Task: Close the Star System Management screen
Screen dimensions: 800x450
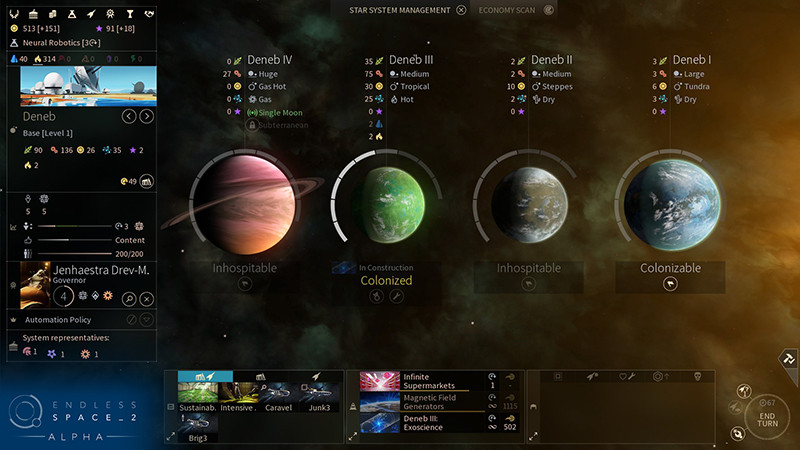Action: [x=461, y=10]
